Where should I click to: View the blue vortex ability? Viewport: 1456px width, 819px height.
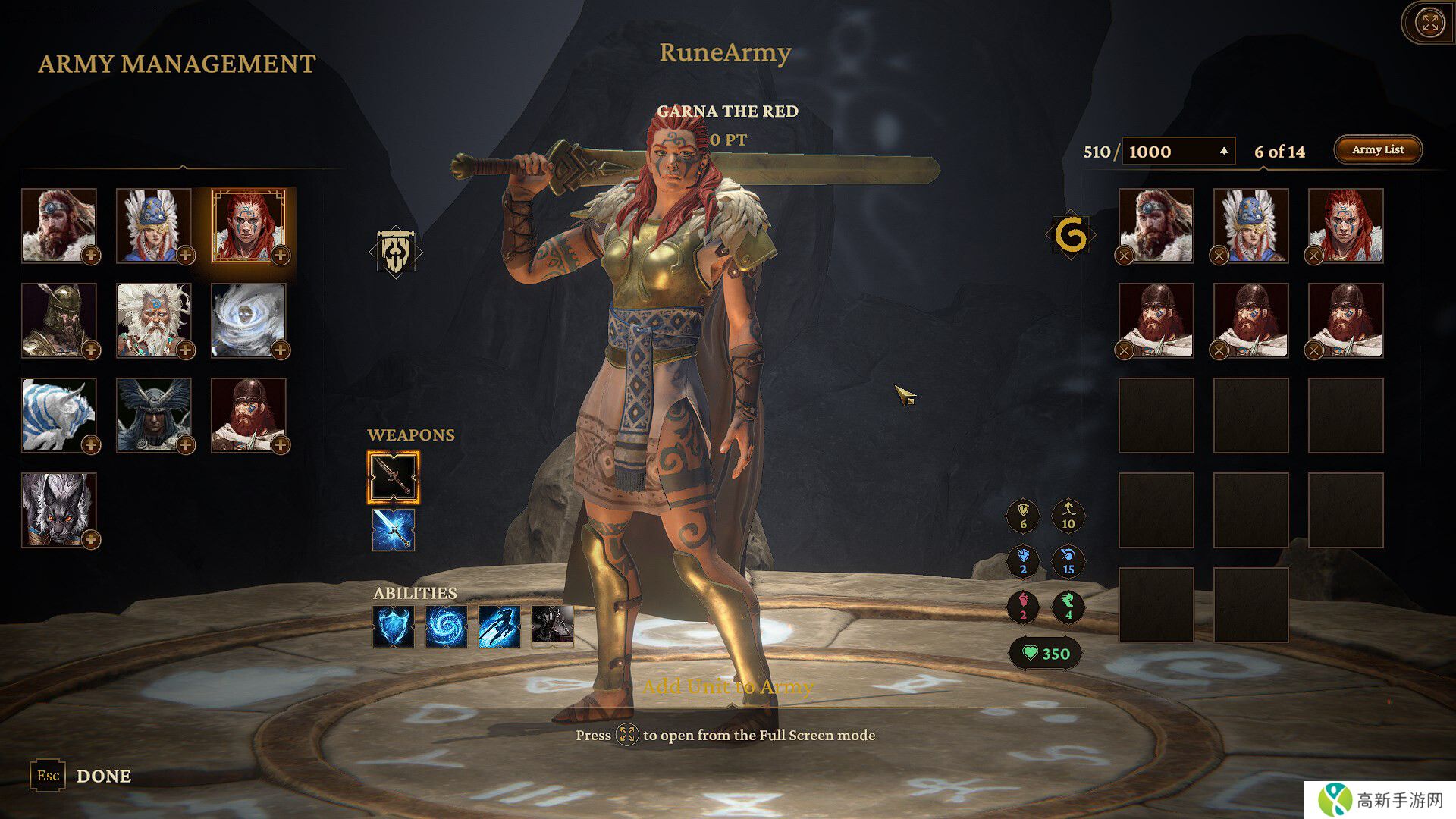click(x=447, y=626)
